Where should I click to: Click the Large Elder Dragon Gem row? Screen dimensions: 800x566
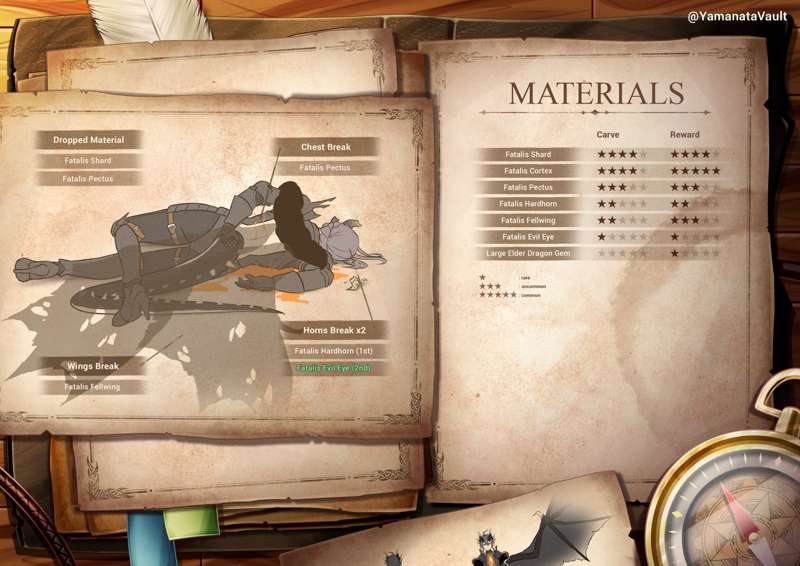pos(528,253)
